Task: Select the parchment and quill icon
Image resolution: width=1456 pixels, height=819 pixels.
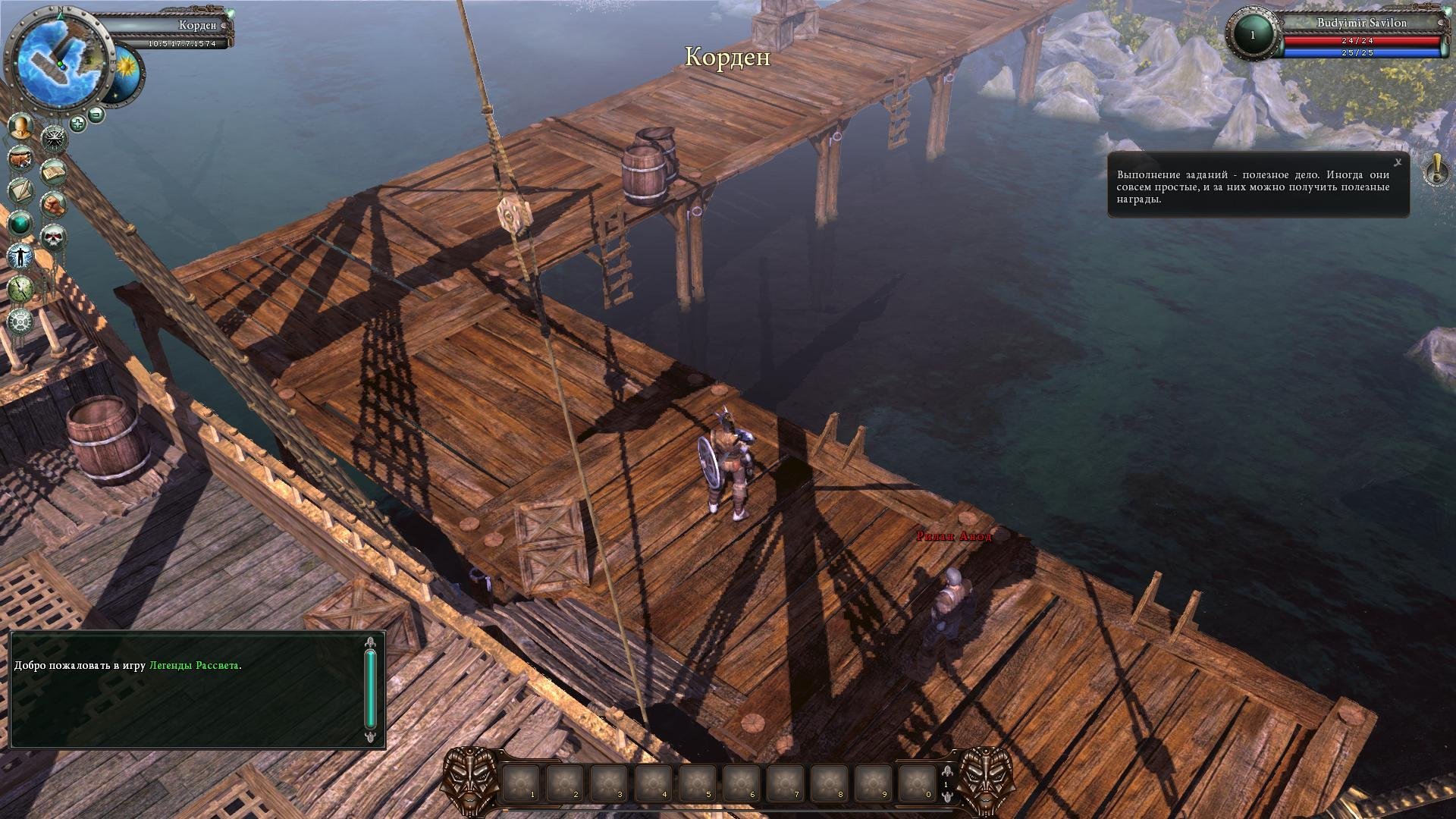Action: tap(21, 190)
